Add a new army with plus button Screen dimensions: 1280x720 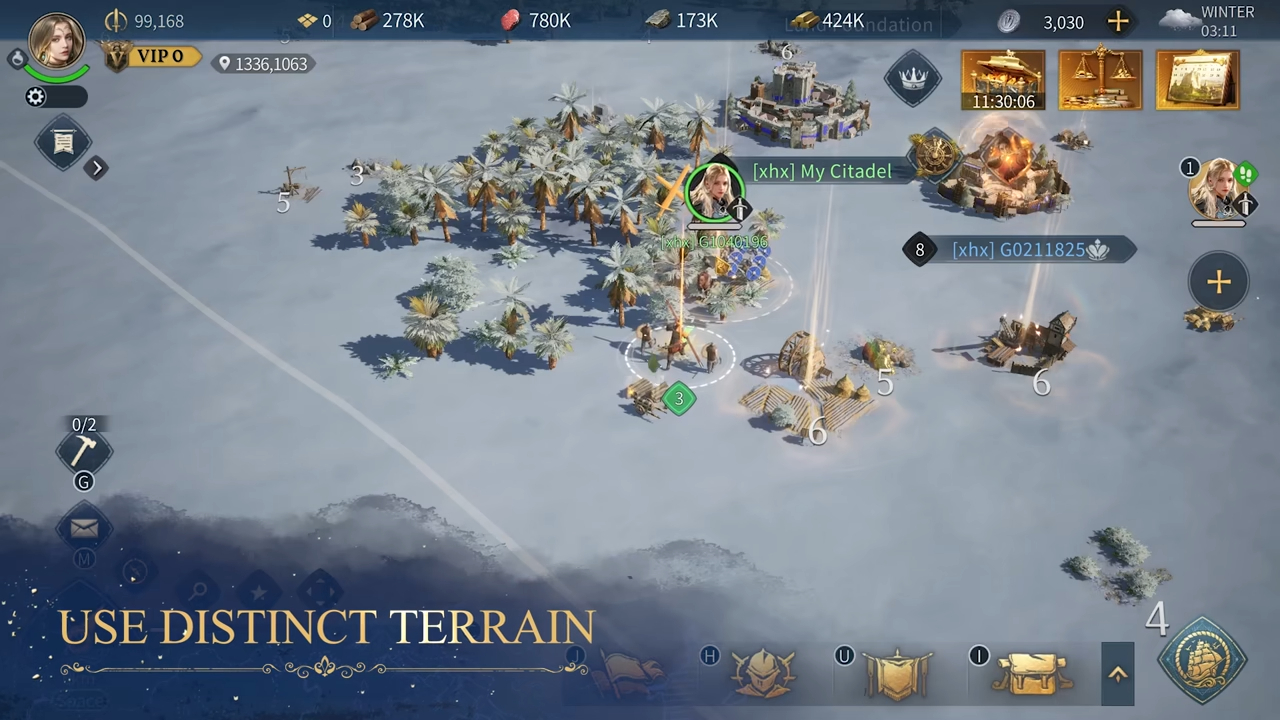(x=1218, y=283)
